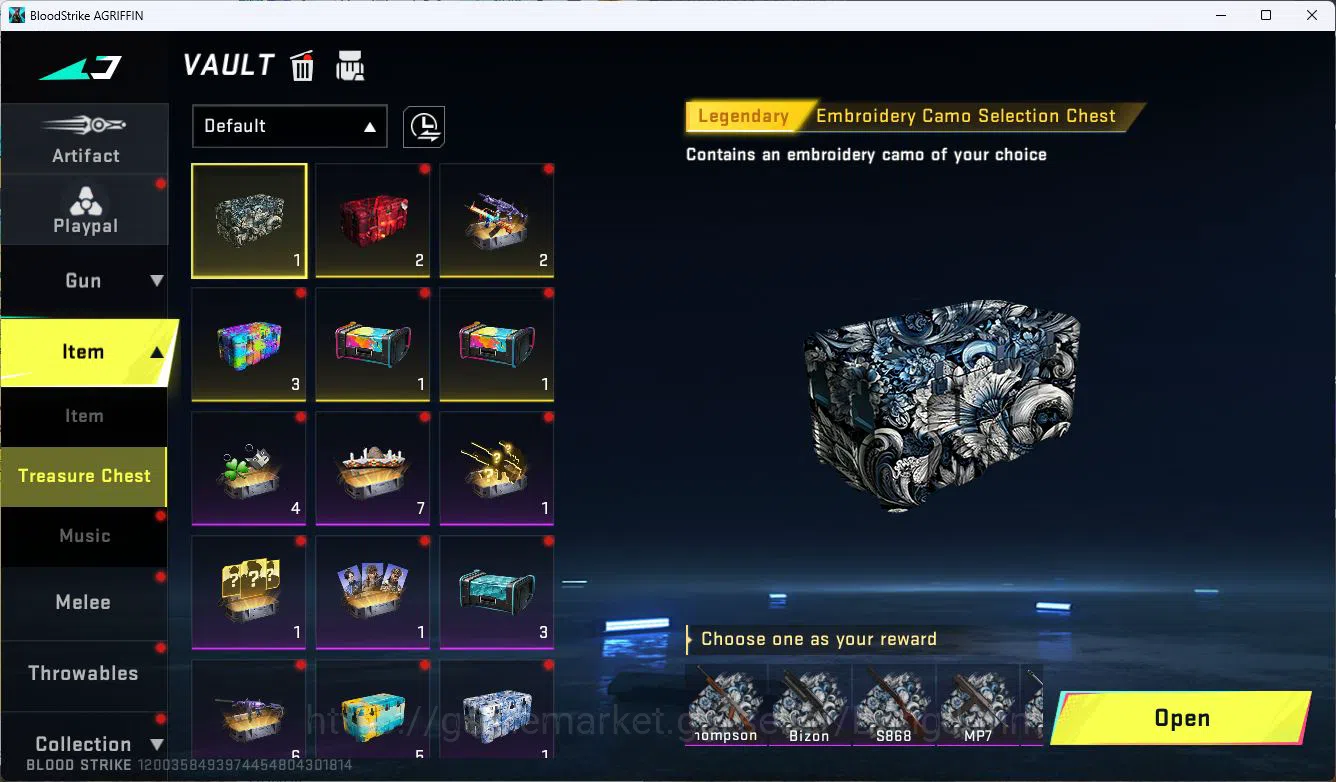Go to the Melee category
Viewport: 1336px width, 782px height.
(83, 602)
